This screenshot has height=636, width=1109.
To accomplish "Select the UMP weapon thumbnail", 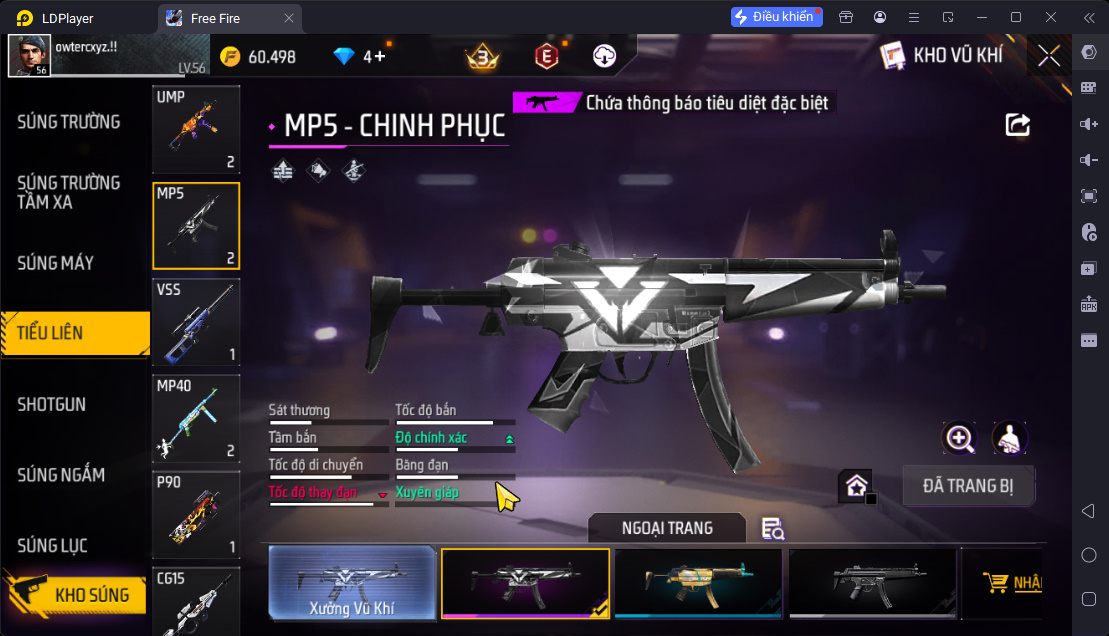I will [196, 130].
